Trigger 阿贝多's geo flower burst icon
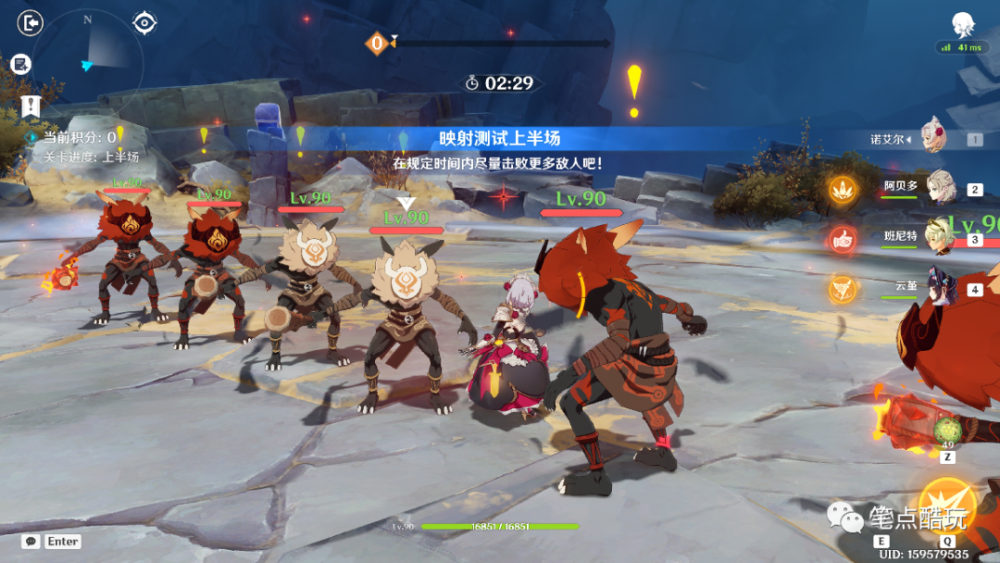 [842, 187]
